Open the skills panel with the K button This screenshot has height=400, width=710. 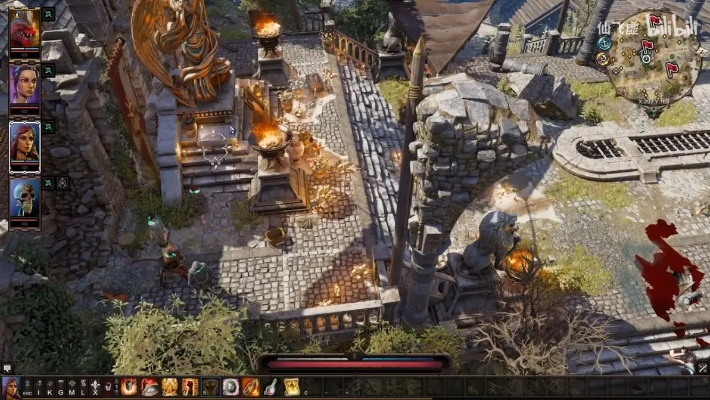(49, 387)
